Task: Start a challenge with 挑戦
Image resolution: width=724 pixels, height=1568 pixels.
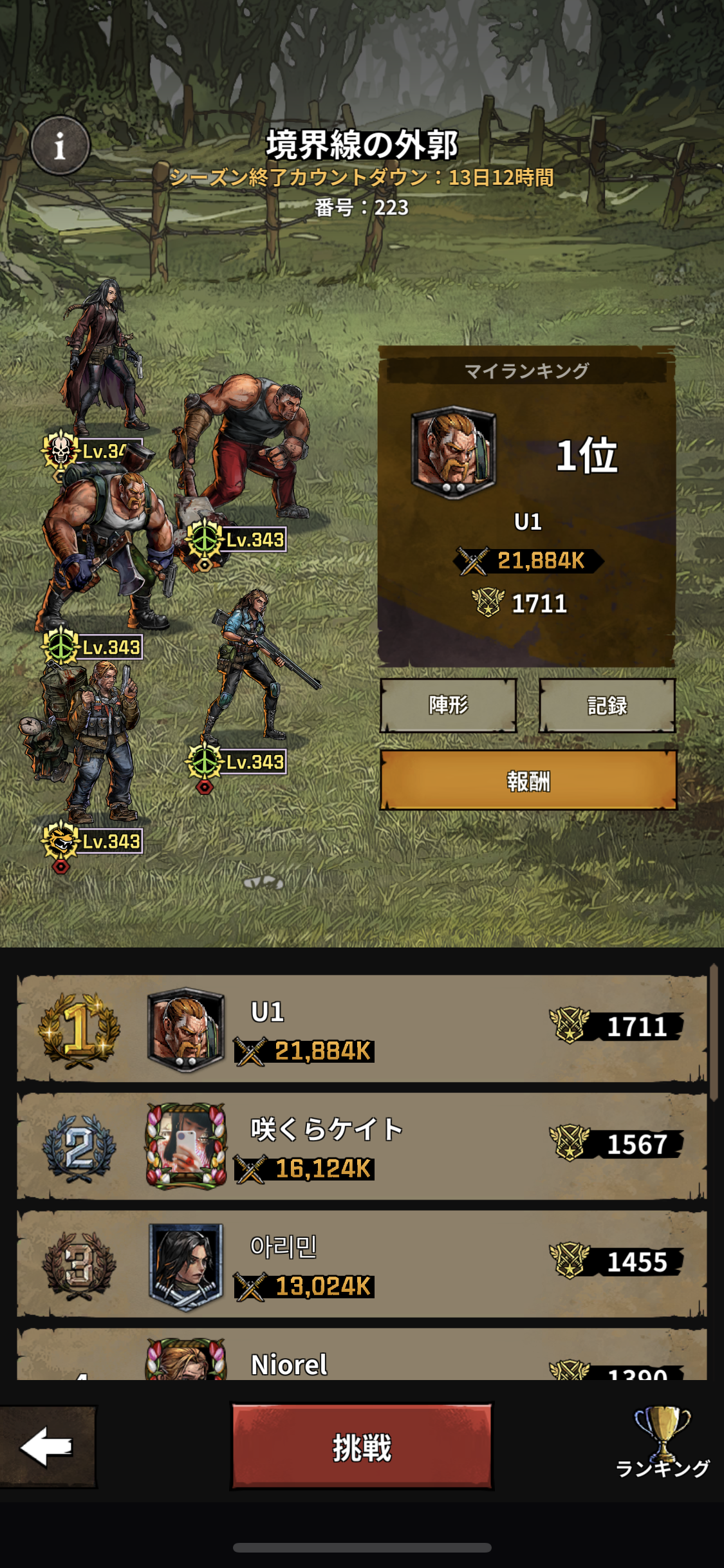Action: tap(362, 1448)
